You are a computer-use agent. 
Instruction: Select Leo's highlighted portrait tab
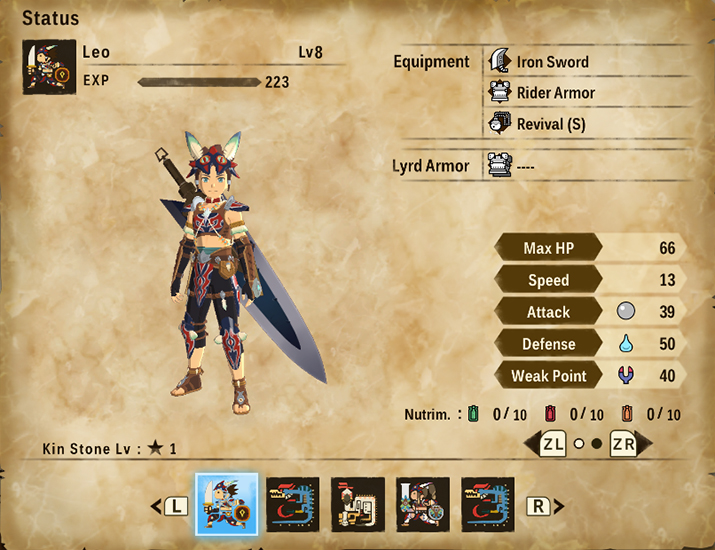(226, 504)
